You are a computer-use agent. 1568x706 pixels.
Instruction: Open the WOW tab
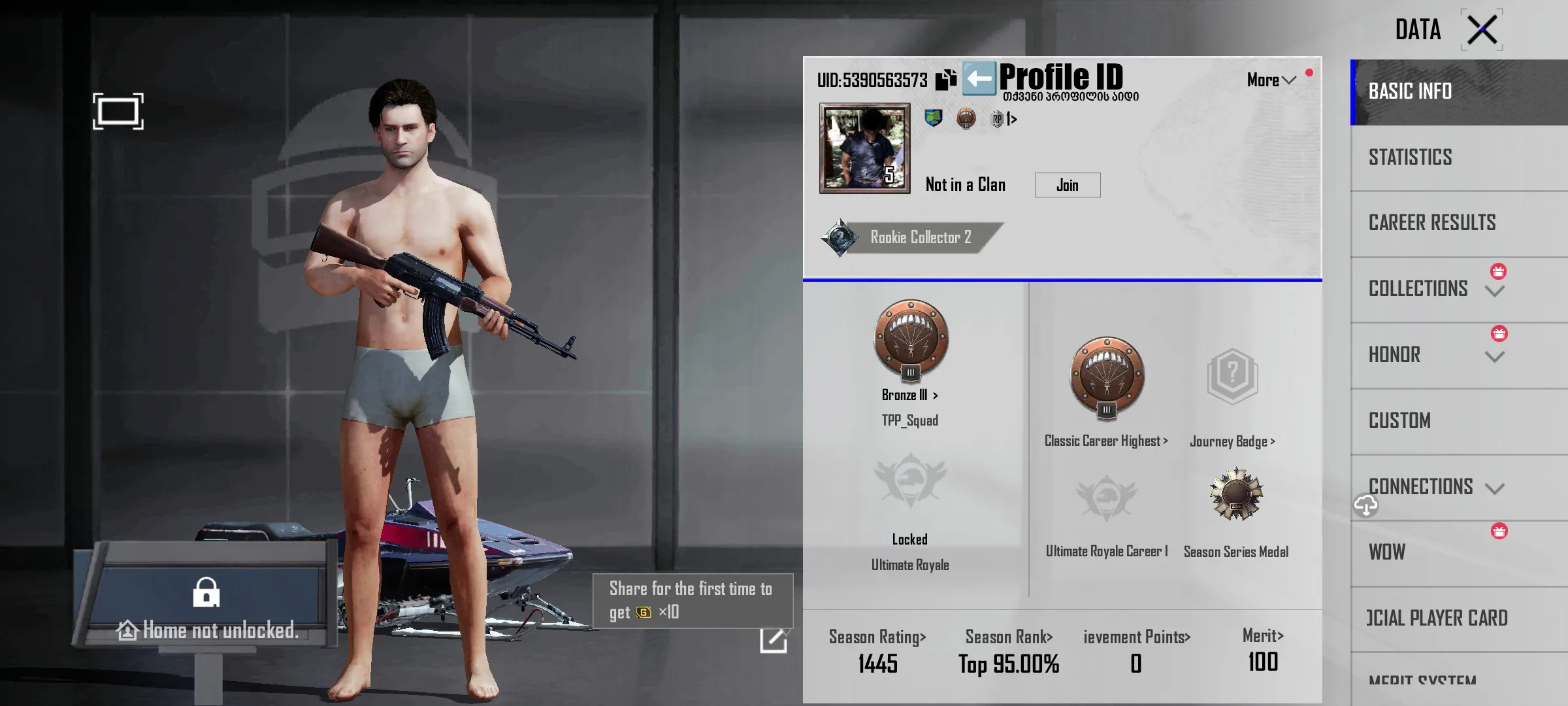point(1386,552)
